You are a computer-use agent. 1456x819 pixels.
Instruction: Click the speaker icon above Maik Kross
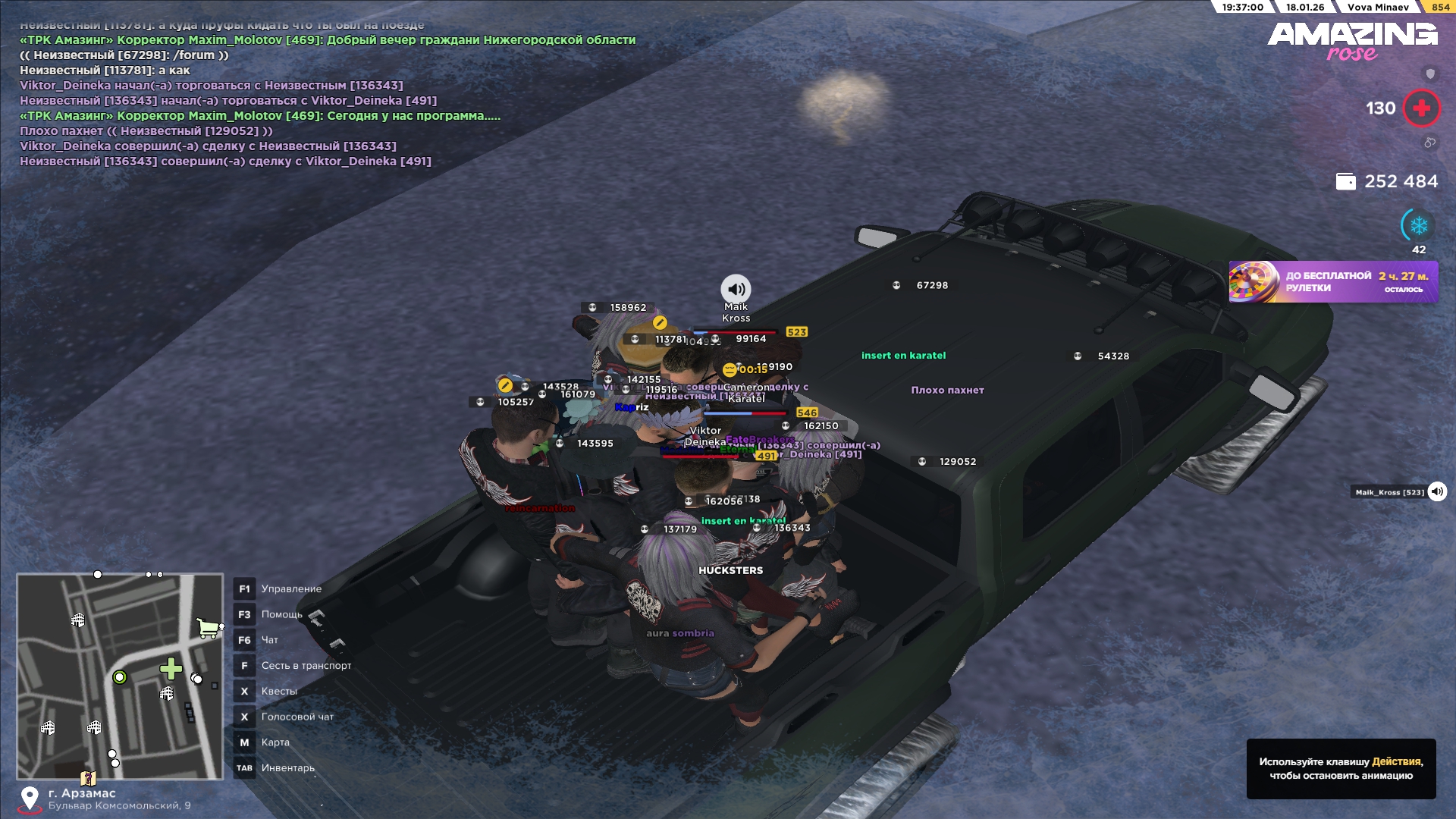point(735,289)
